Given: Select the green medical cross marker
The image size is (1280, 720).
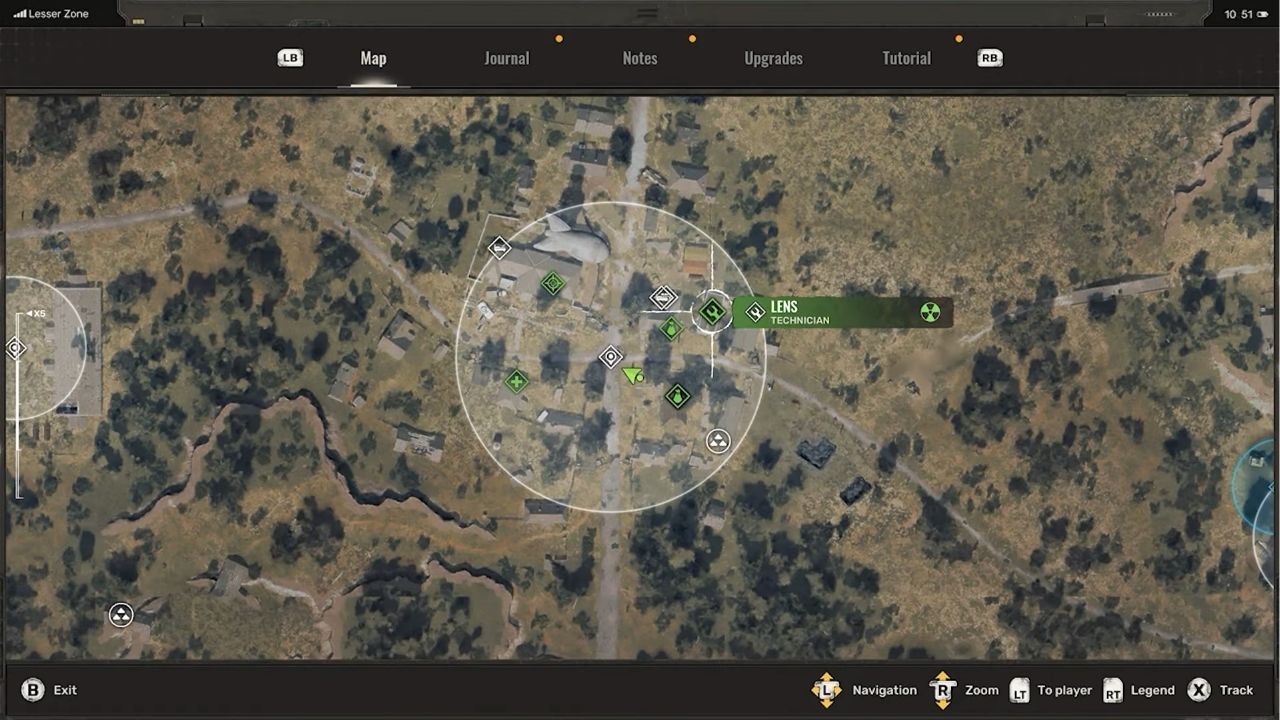Looking at the screenshot, I should pos(515,381).
